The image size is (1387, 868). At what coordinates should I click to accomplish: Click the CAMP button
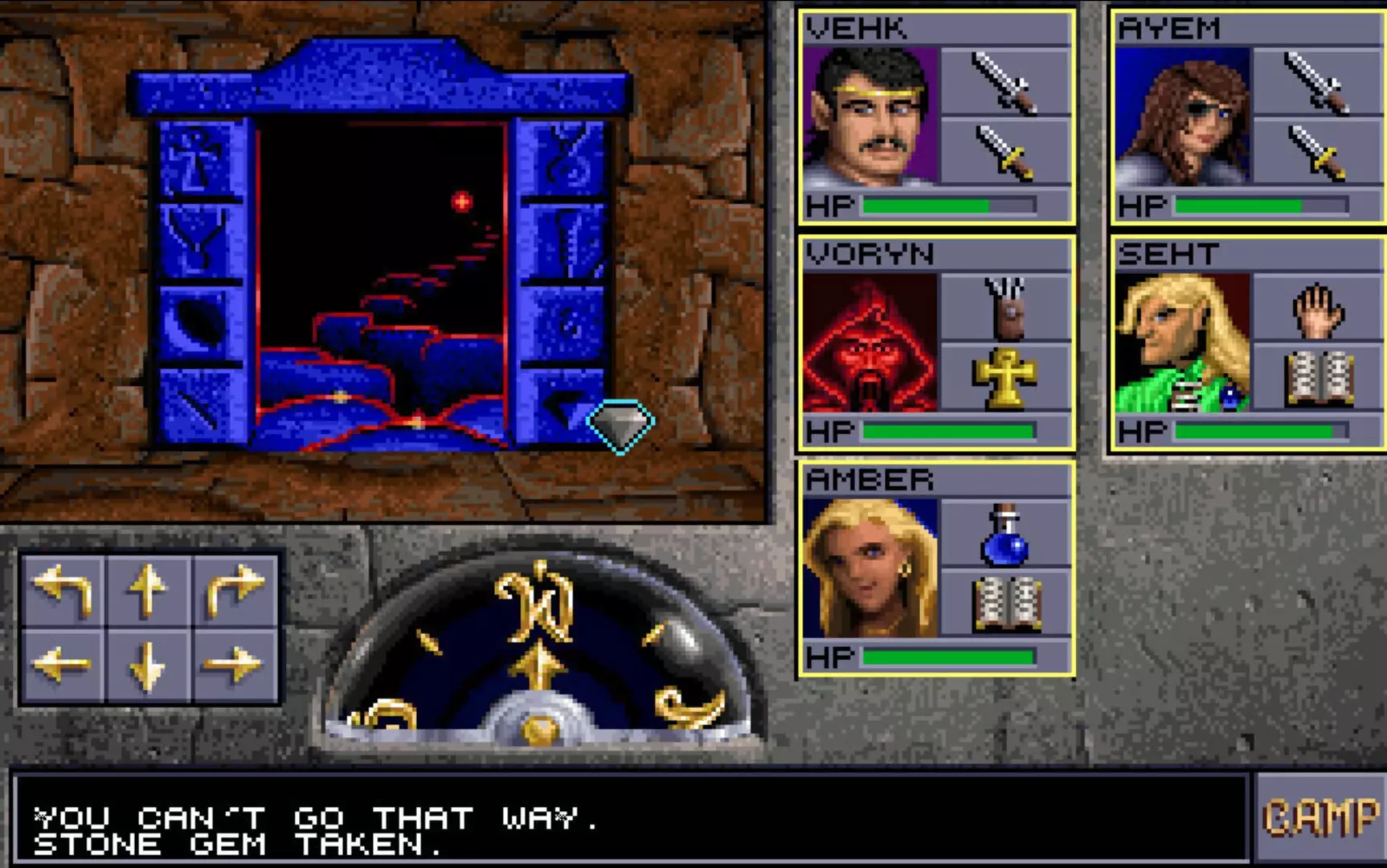(x=1324, y=815)
